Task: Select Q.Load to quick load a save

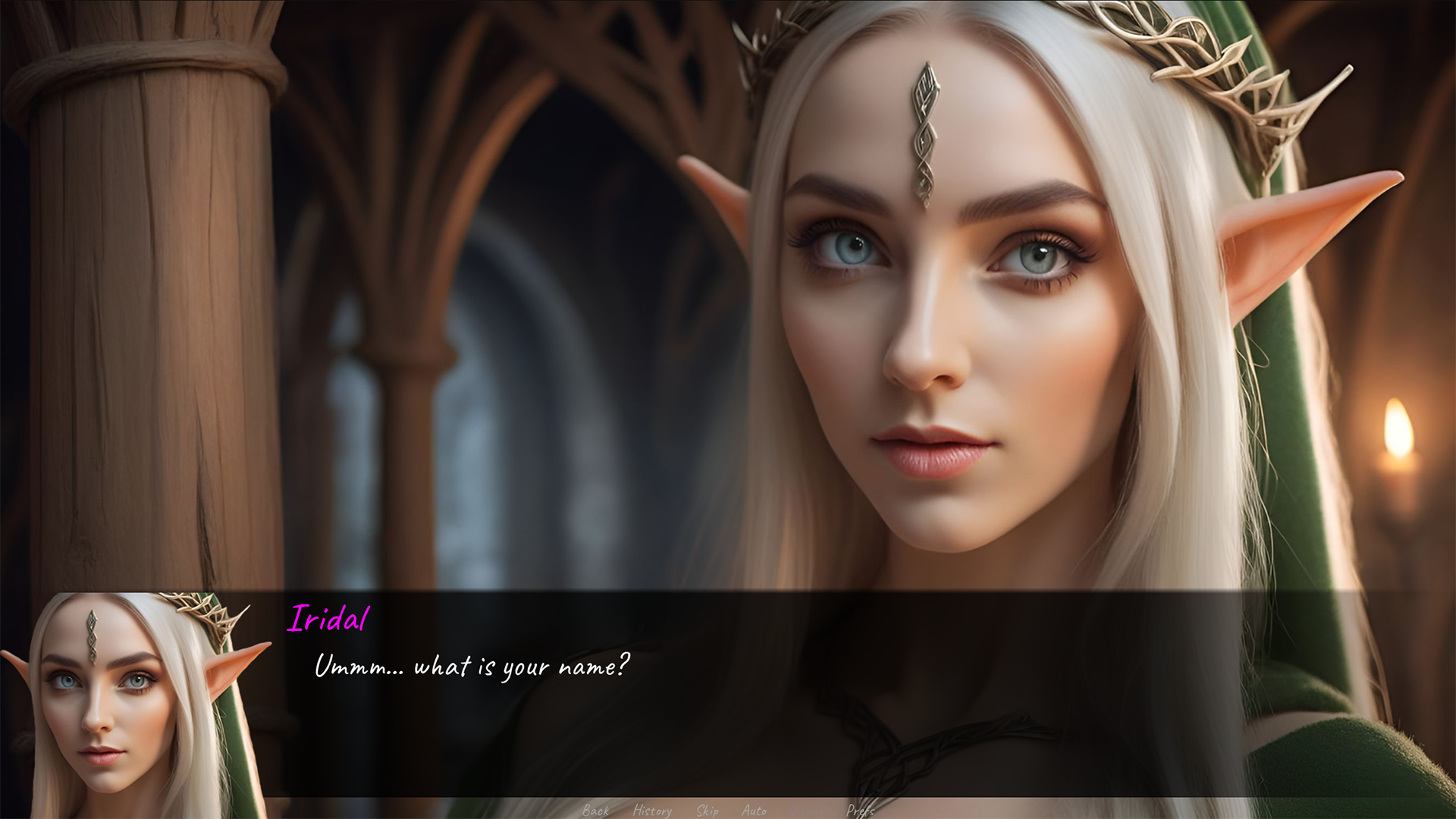Action: [x=806, y=811]
